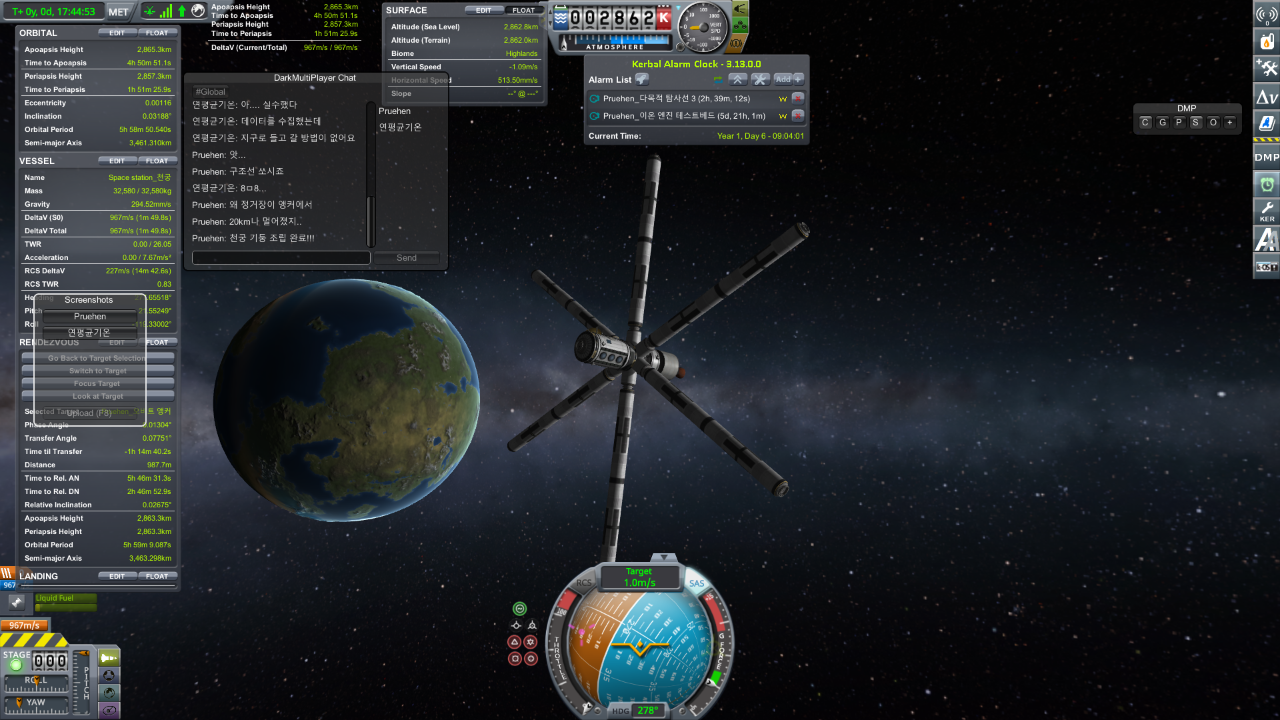This screenshot has height=720, width=1280.
Task: Delete the second Pruehen alarm
Action: coord(798,116)
